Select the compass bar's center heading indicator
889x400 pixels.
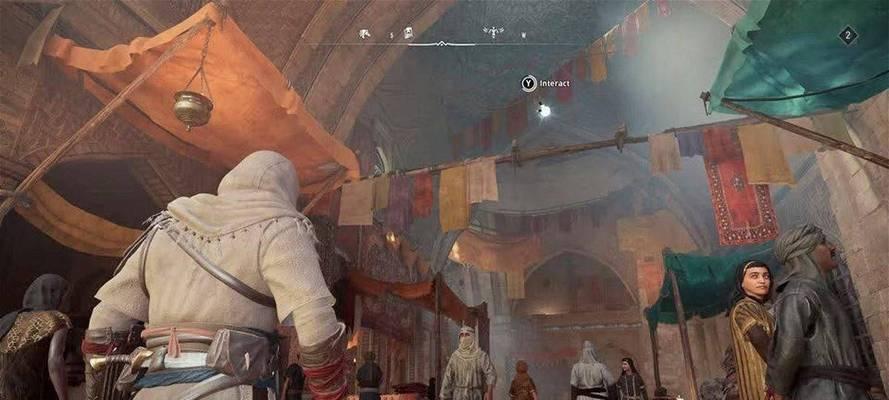tap(442, 43)
